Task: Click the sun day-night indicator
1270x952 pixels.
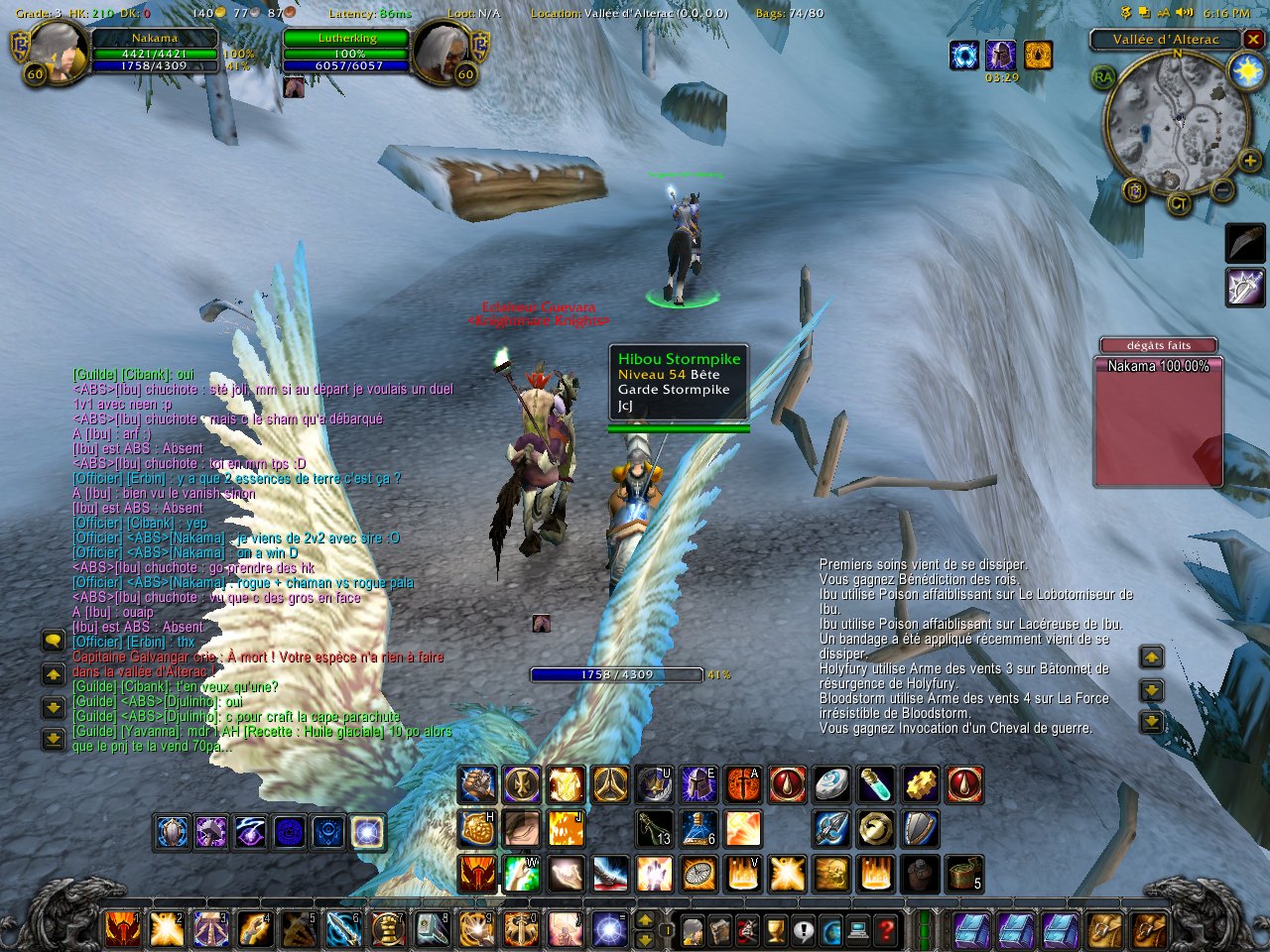Action: click(1244, 70)
